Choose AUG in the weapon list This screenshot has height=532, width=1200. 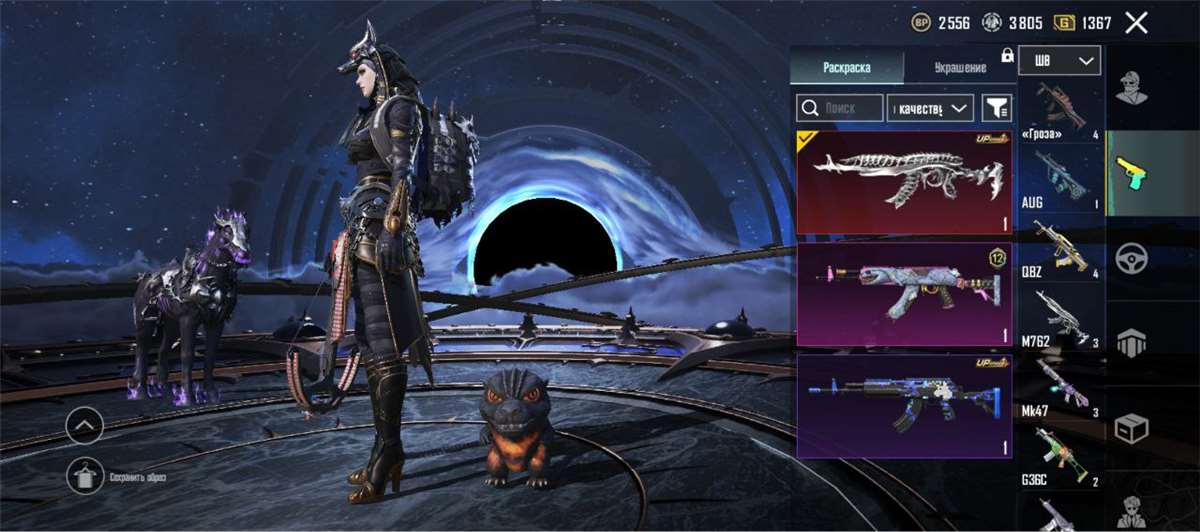[x=1061, y=178]
